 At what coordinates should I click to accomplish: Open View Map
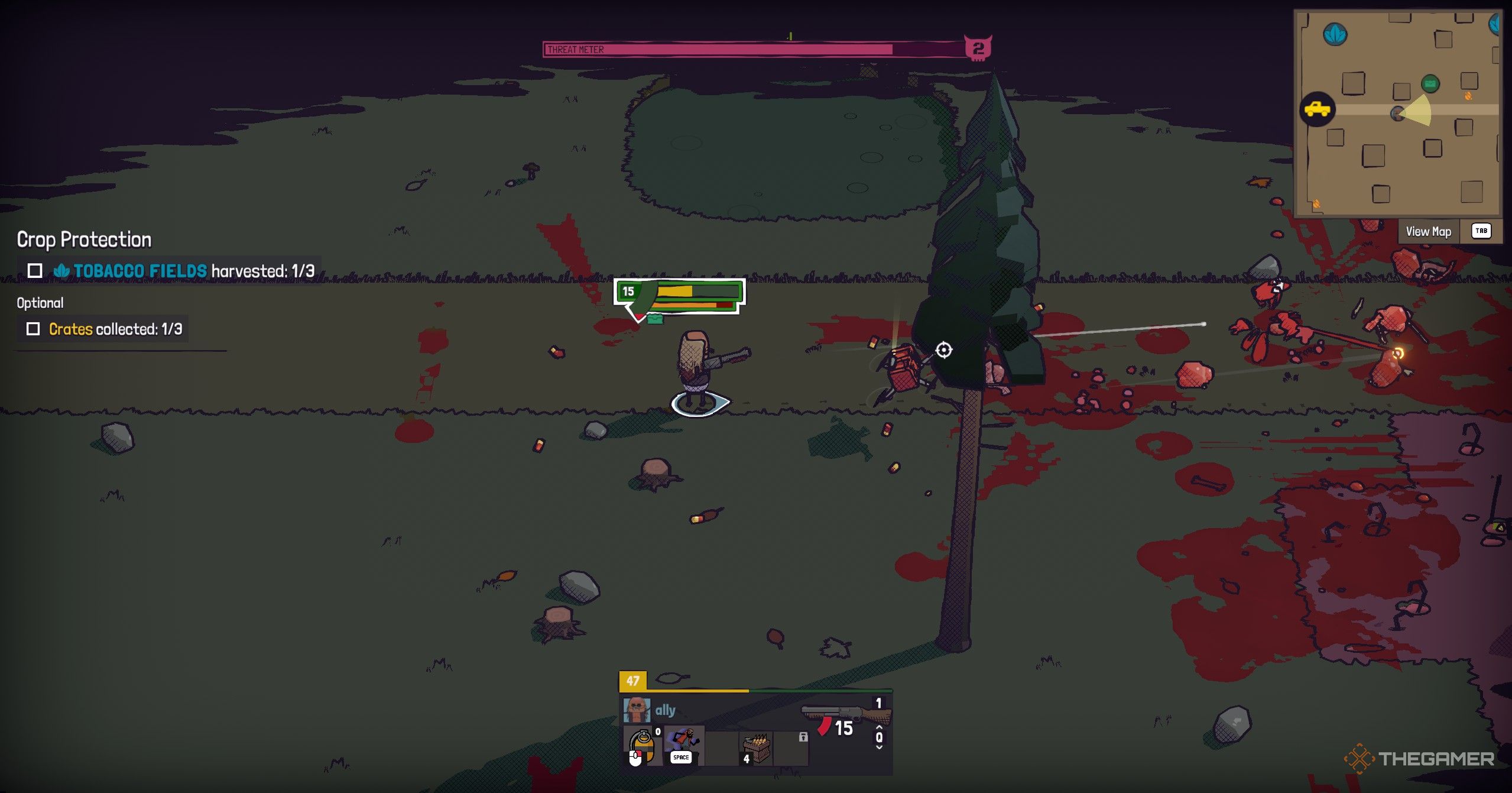point(1429,231)
